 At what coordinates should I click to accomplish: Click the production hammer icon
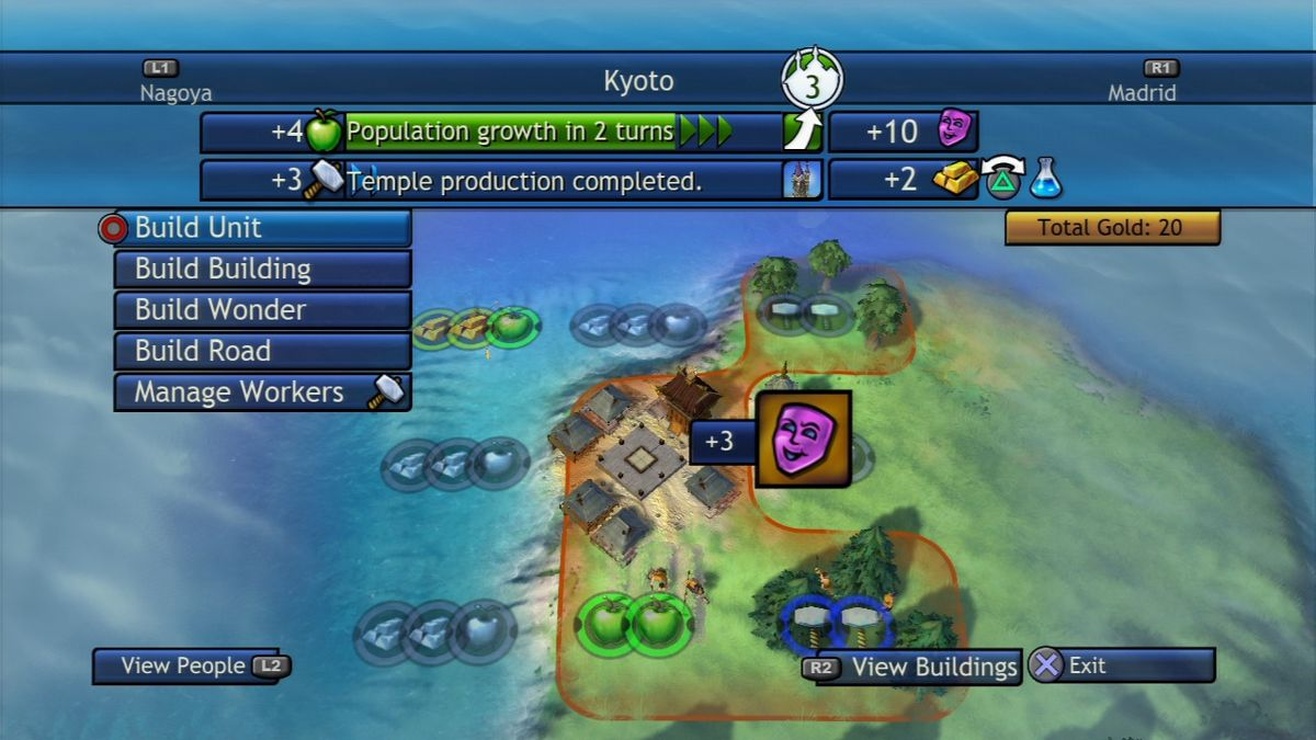coord(323,181)
